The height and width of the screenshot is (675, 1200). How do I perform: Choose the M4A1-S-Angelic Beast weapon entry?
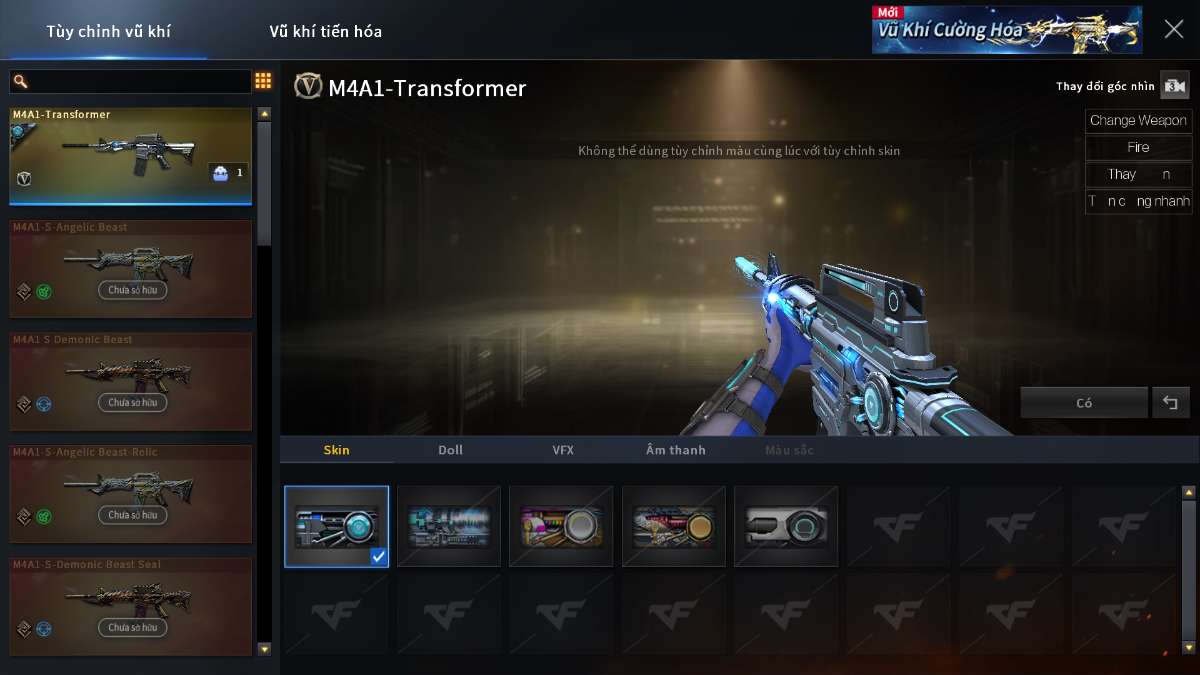tap(130, 269)
